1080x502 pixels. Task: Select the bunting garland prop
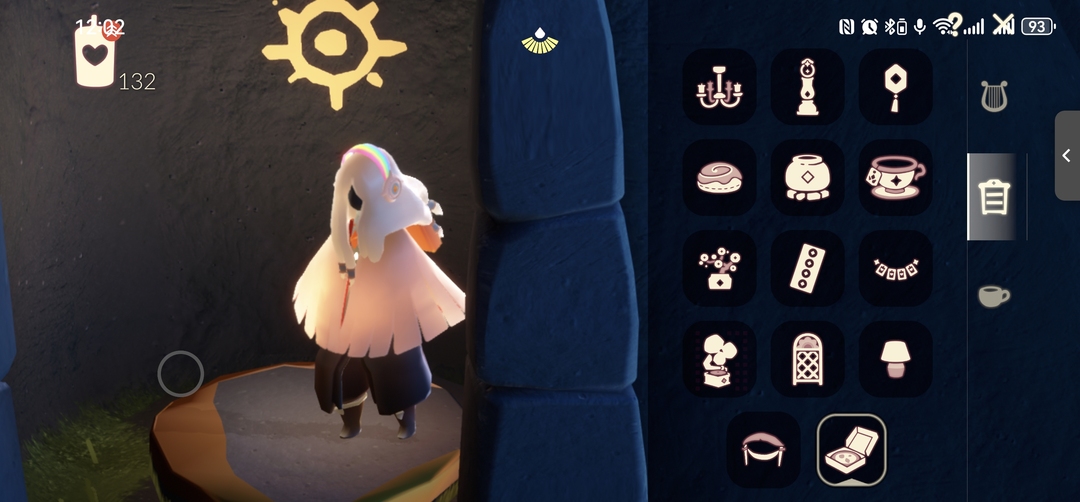click(895, 268)
